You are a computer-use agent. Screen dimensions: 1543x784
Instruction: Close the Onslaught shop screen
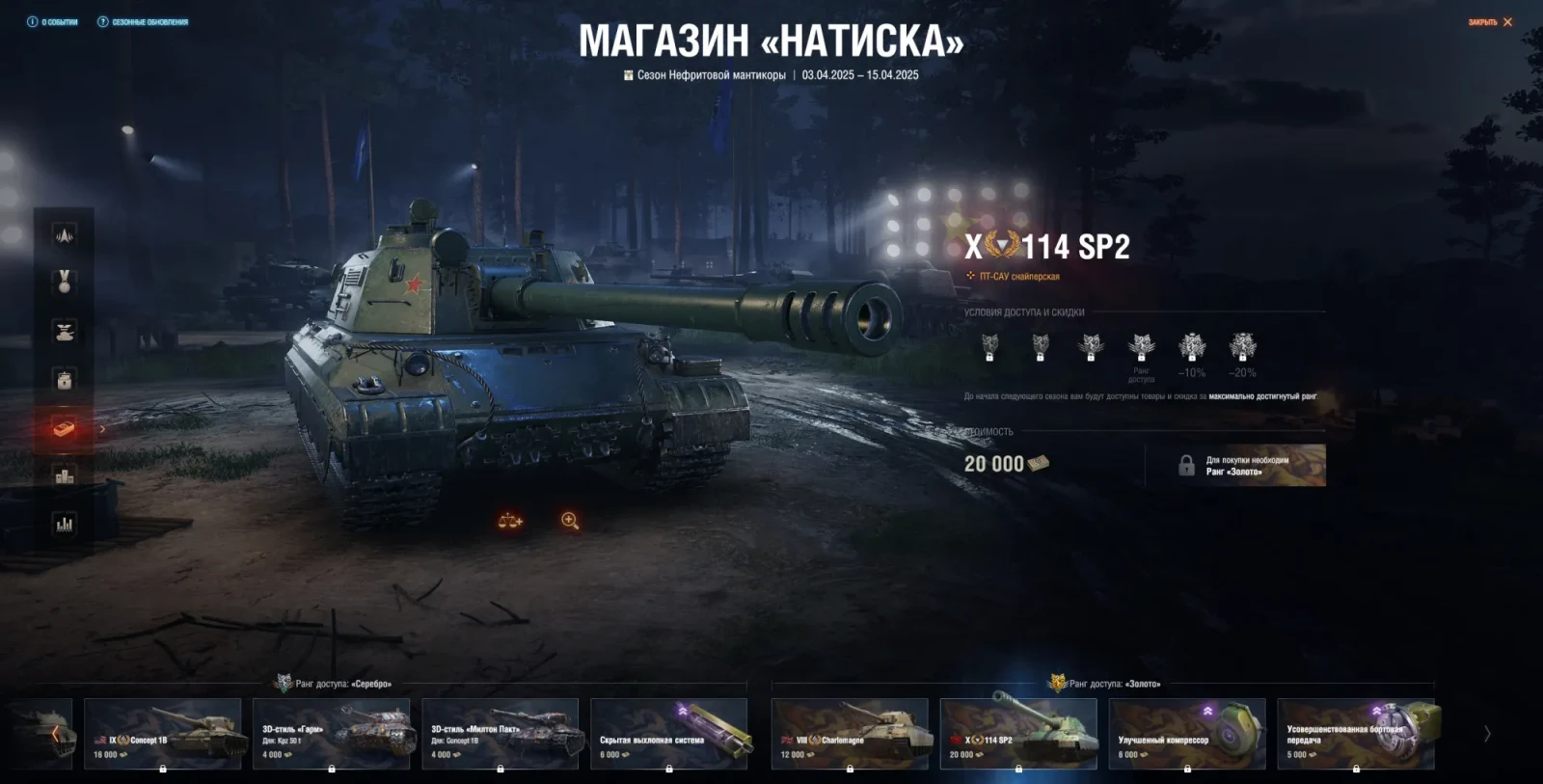[x=1490, y=22]
